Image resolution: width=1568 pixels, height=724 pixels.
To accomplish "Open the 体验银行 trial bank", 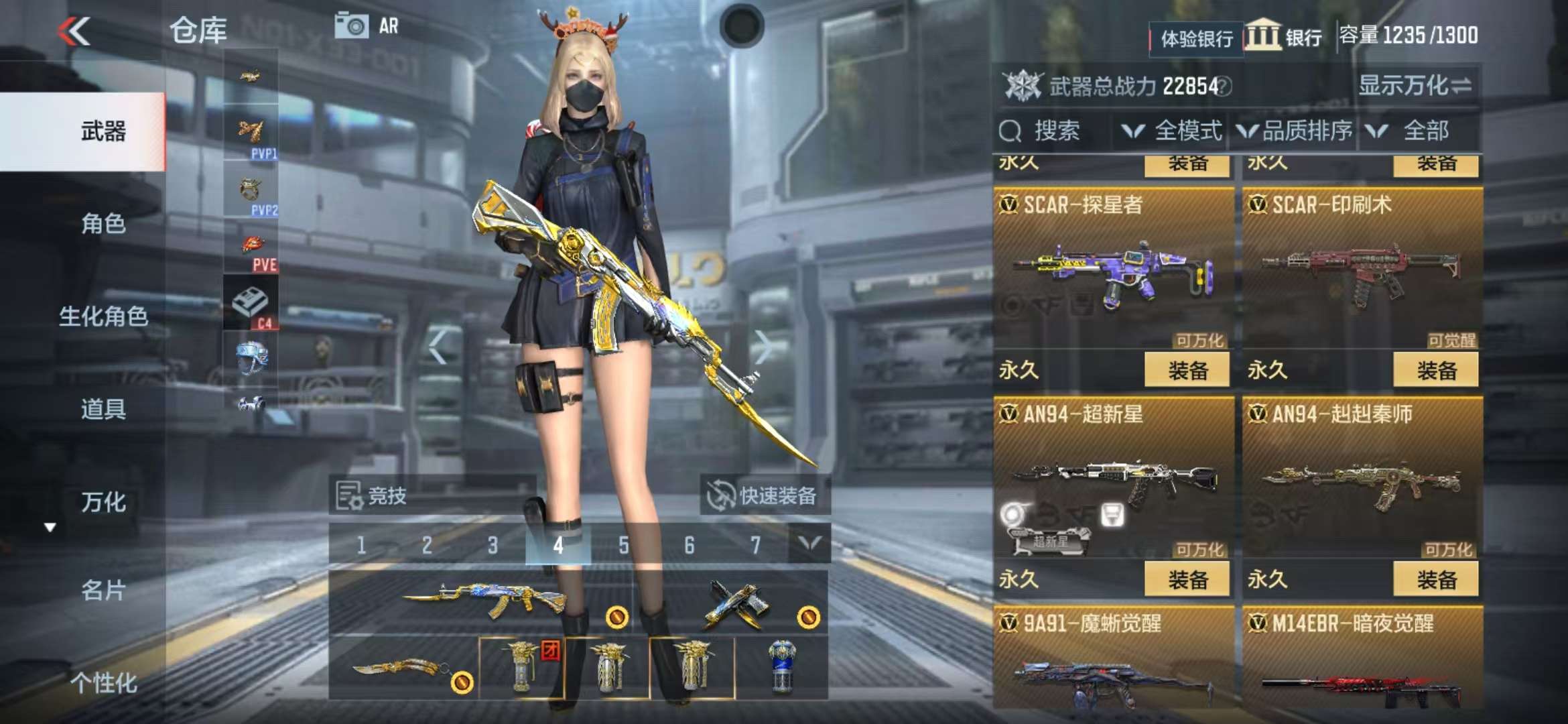I will click(x=1196, y=39).
